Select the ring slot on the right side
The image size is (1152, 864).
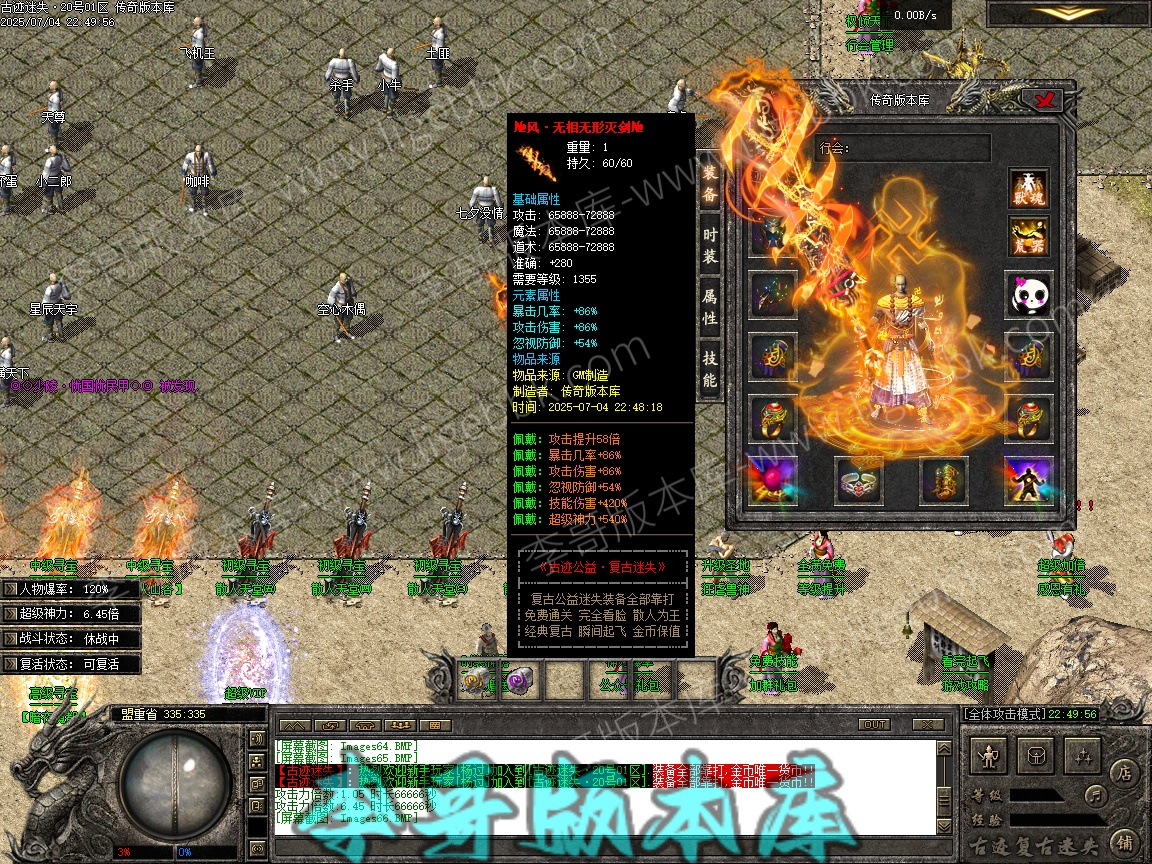click(x=1029, y=420)
